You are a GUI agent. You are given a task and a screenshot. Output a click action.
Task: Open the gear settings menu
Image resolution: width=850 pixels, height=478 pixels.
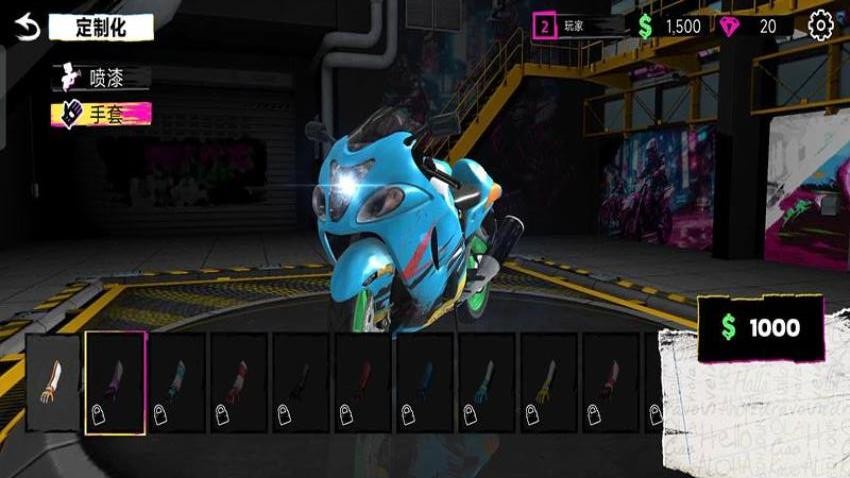(x=820, y=26)
